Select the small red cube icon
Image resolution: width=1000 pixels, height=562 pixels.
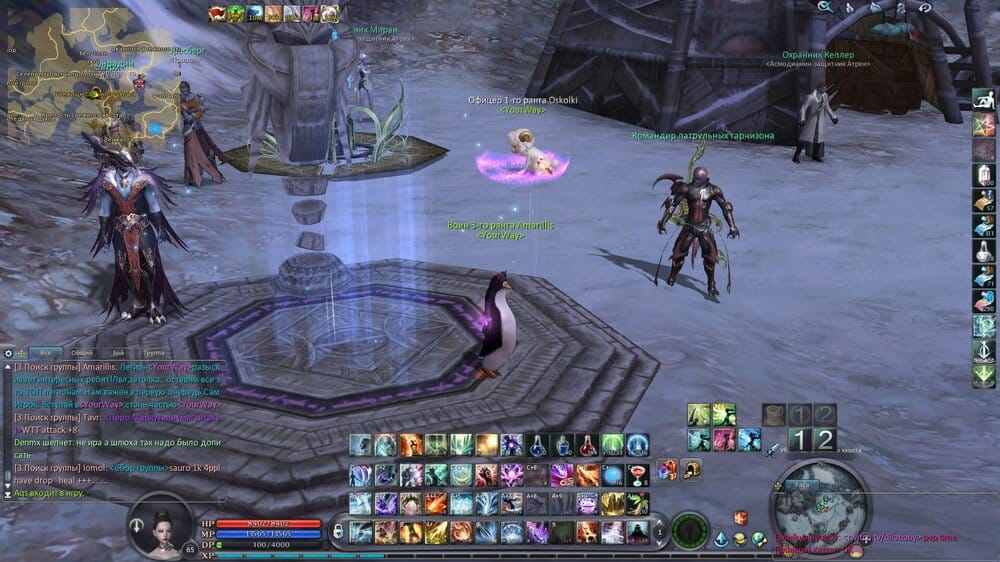pyautogui.click(x=741, y=517)
